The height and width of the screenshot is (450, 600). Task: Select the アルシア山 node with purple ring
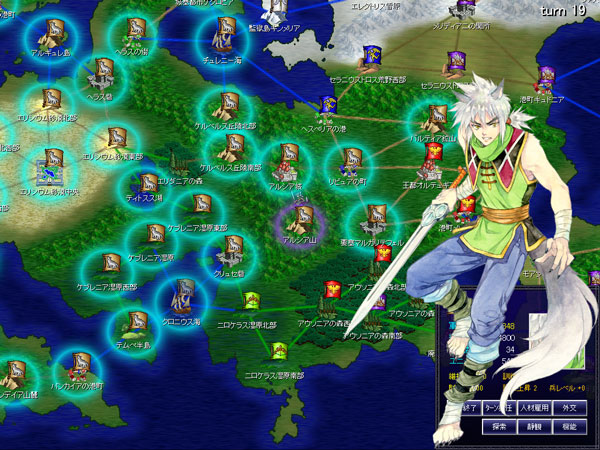(x=298, y=217)
